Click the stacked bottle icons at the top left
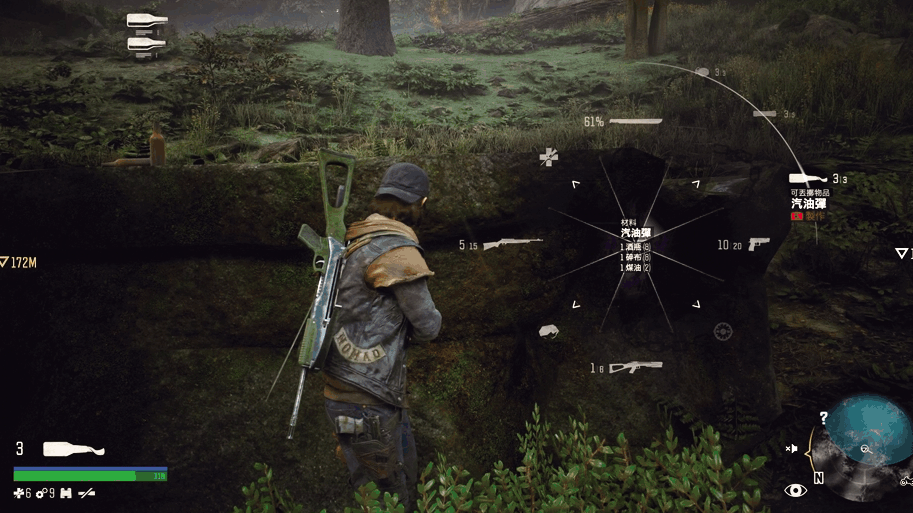 pos(147,32)
